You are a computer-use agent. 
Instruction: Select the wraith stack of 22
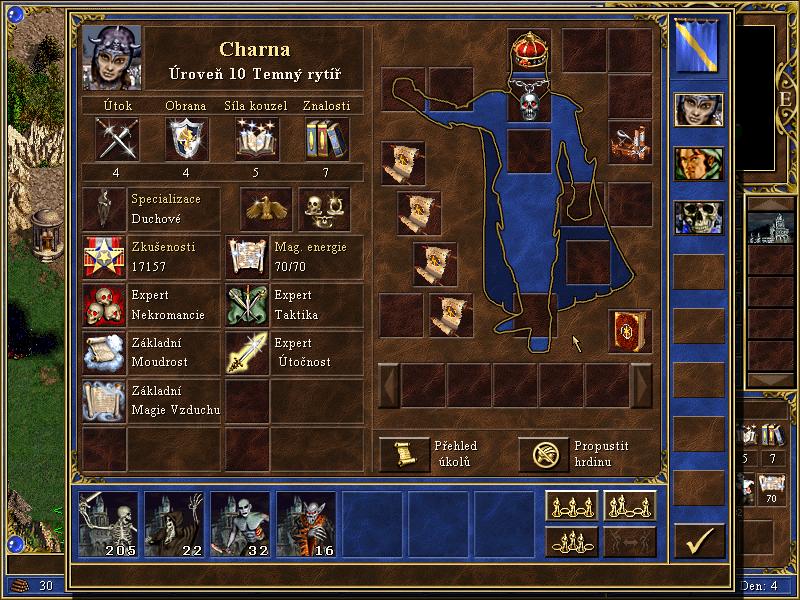point(175,524)
